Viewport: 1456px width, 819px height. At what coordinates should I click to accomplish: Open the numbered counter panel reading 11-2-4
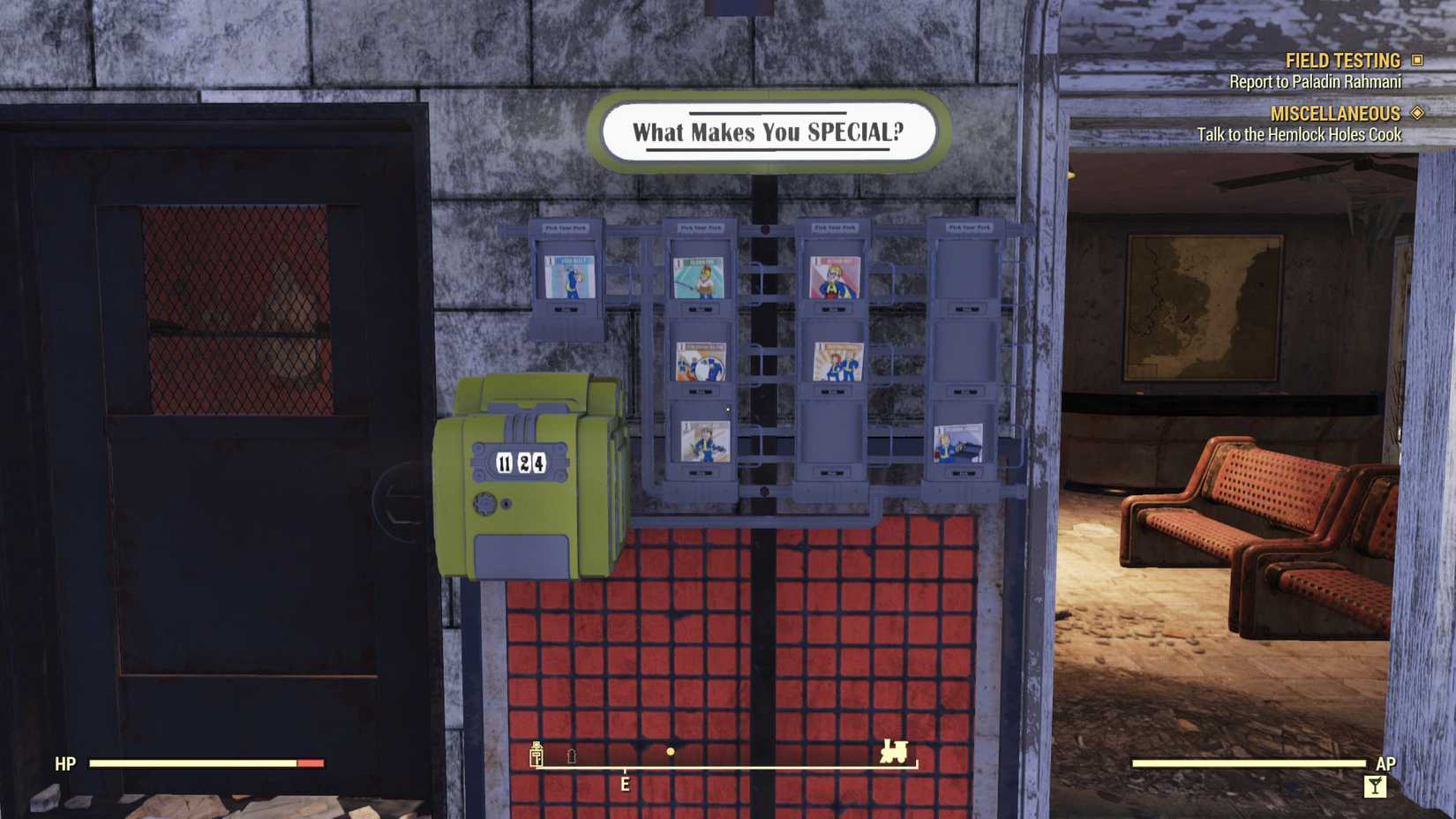click(x=521, y=462)
